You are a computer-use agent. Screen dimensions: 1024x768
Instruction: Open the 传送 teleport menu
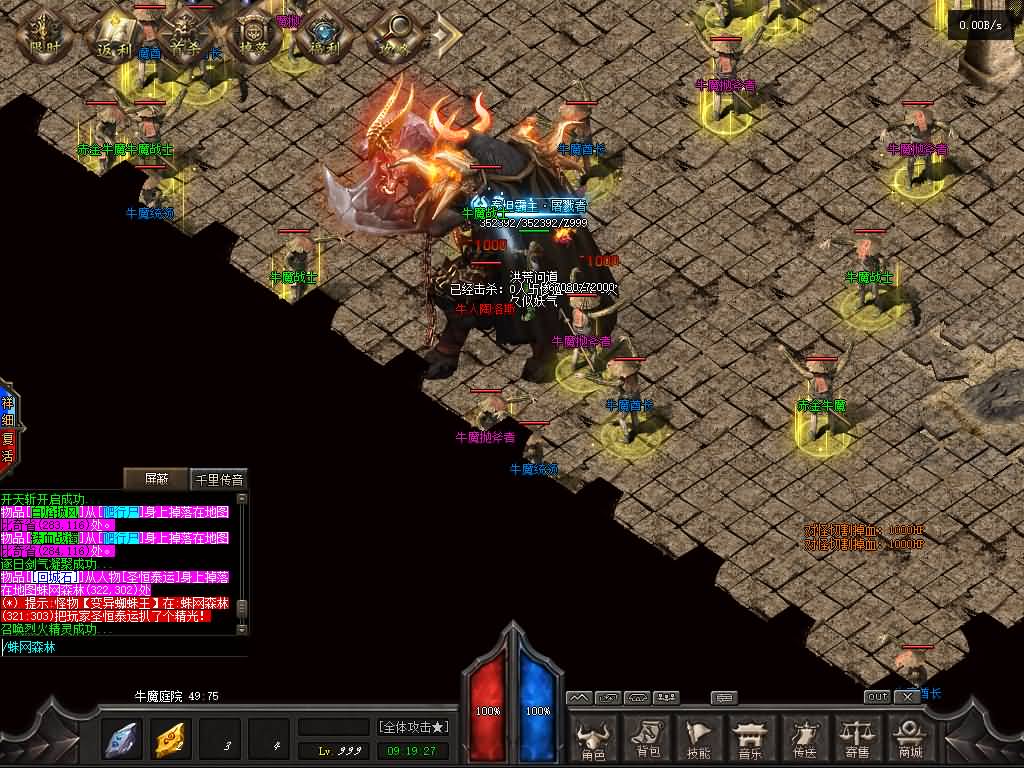tap(804, 736)
